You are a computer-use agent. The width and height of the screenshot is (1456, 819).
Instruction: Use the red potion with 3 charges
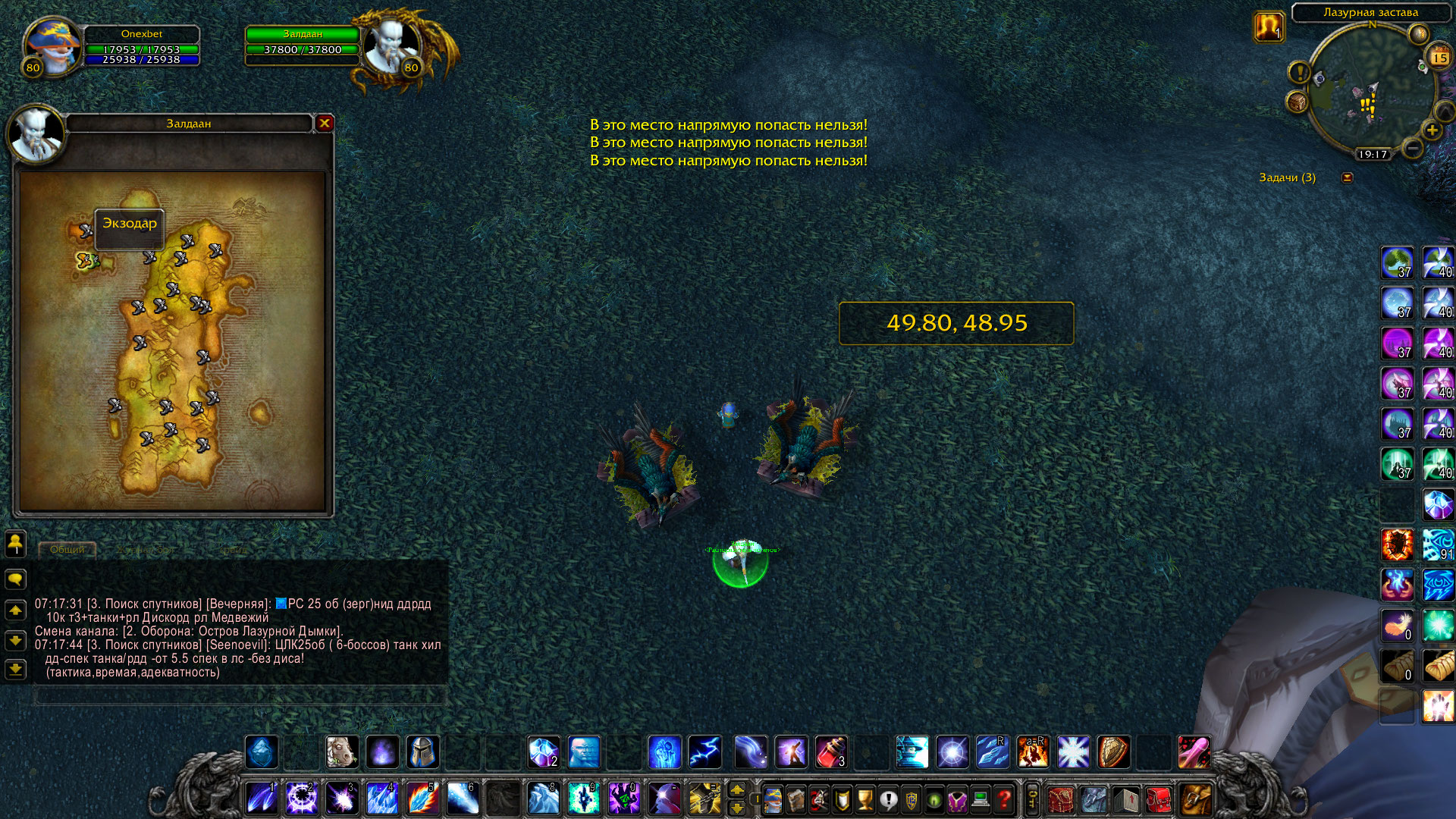(830, 752)
